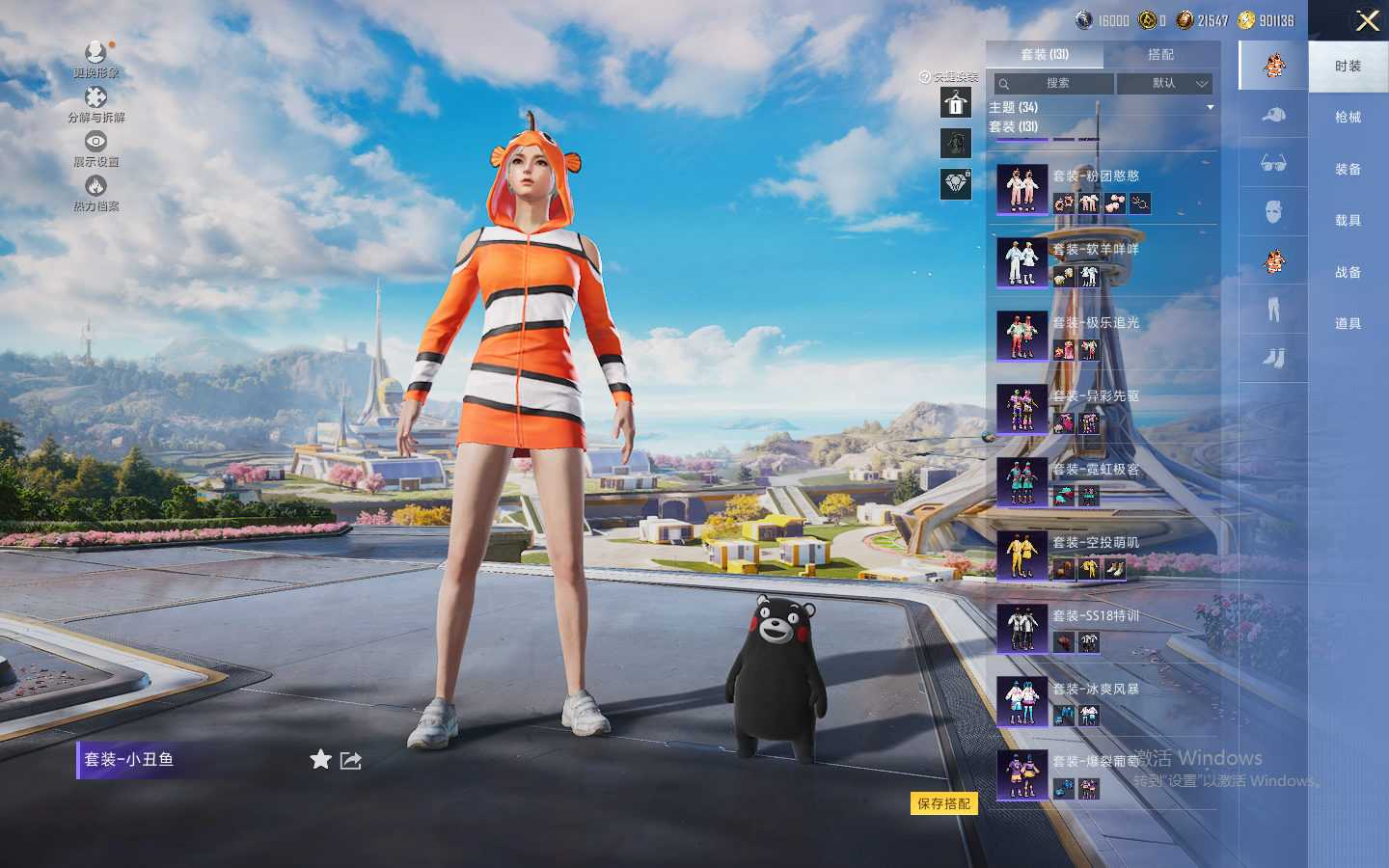1389x868 pixels.
Task: Switch to the 搭配 tab
Action: click(1160, 55)
